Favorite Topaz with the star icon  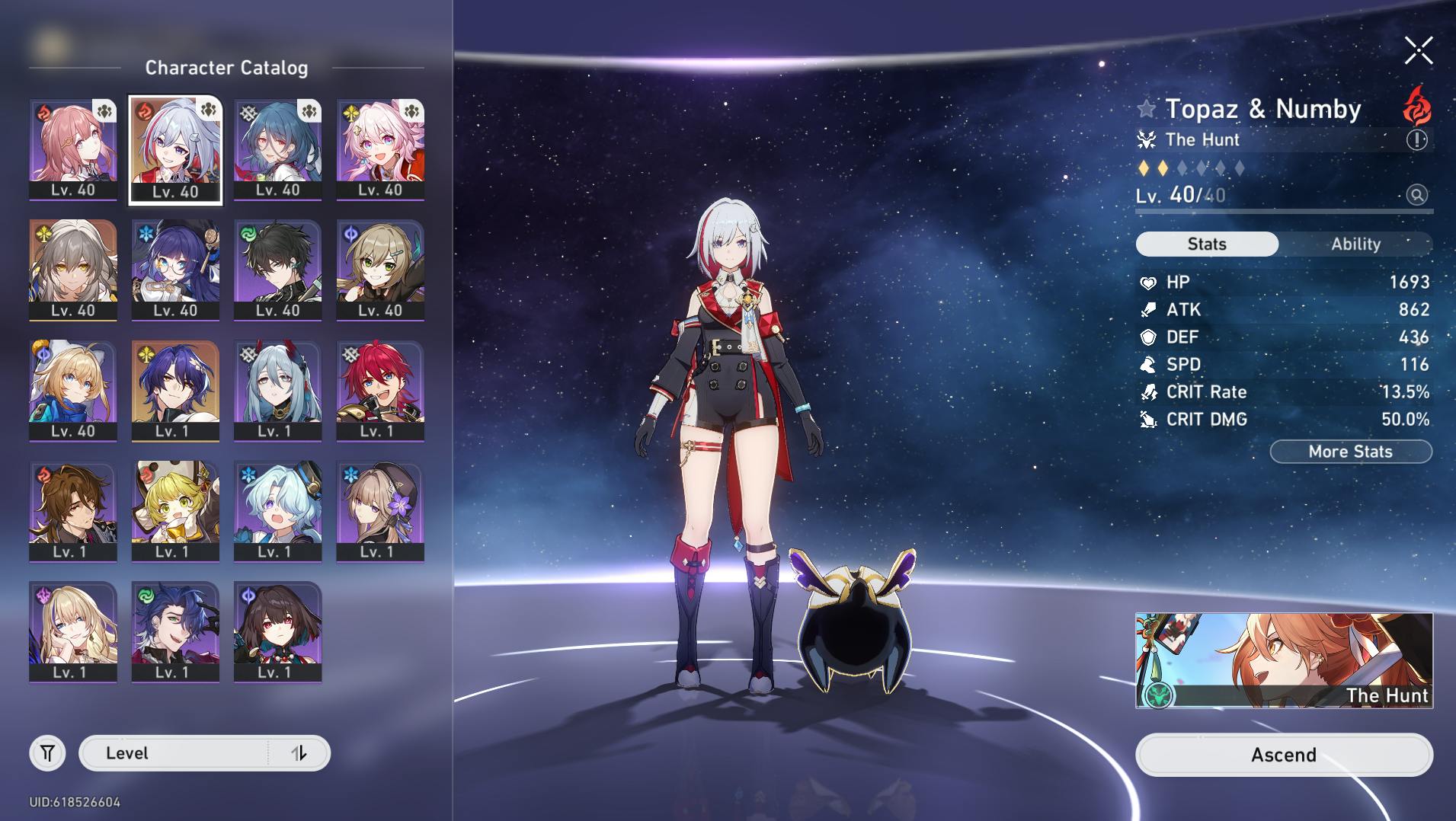pyautogui.click(x=1146, y=109)
